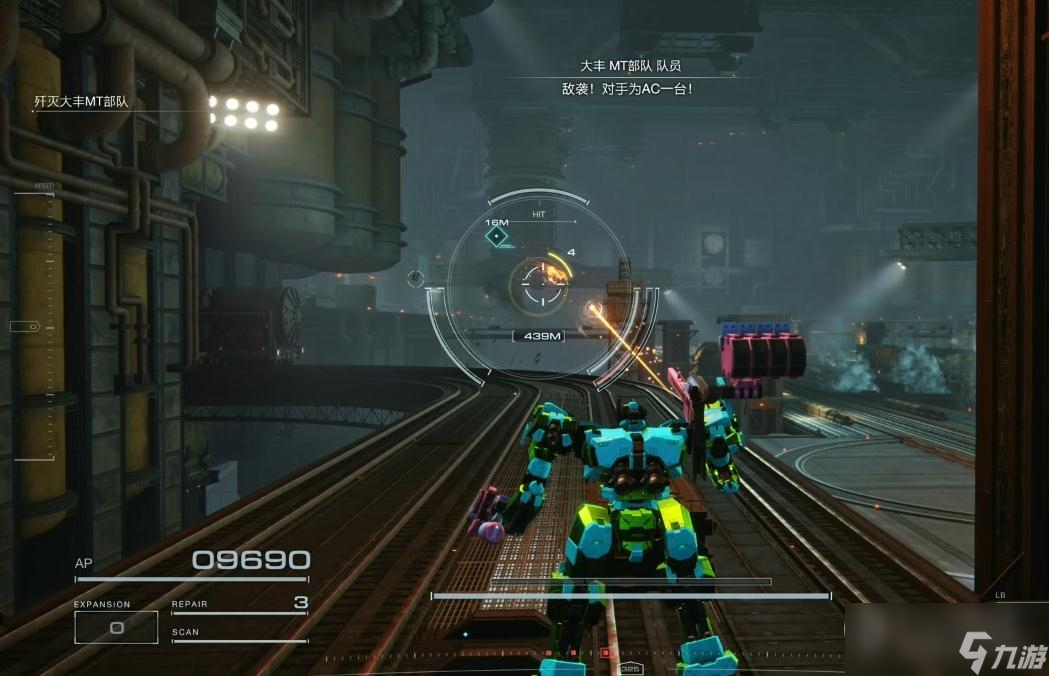Select the 歼灭大丰MT部队 objective tracker
This screenshot has width=1049, height=676.
click(82, 102)
